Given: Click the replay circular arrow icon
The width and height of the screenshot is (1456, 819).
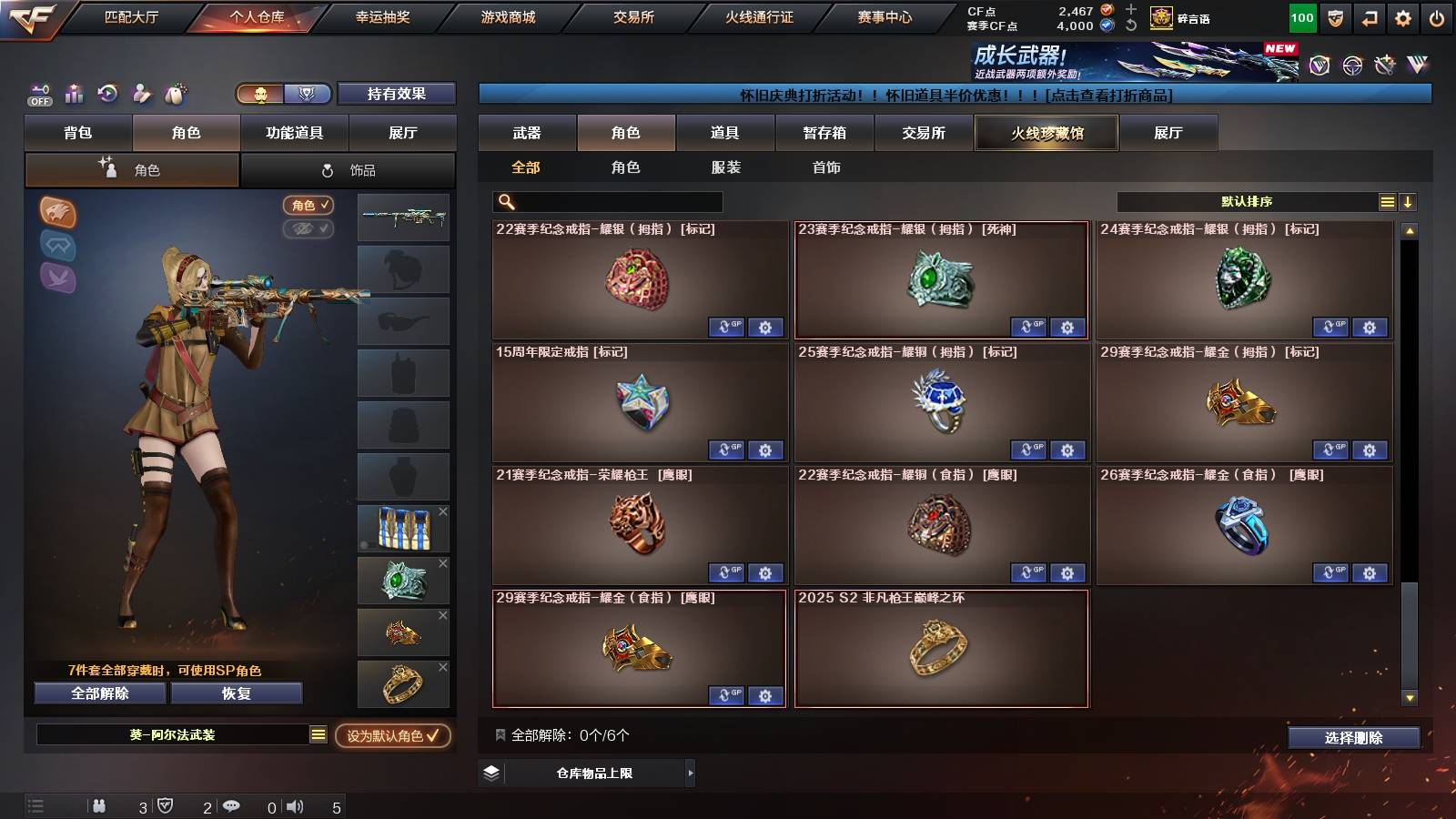Looking at the screenshot, I should click(x=107, y=93).
